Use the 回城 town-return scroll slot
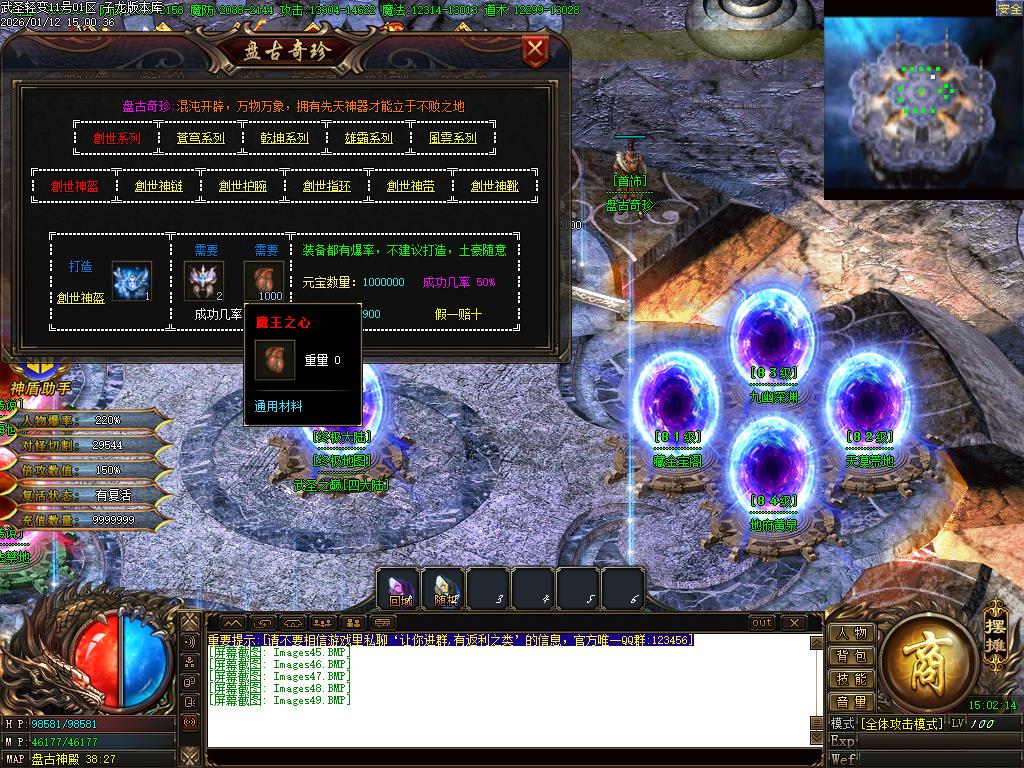 pos(400,589)
